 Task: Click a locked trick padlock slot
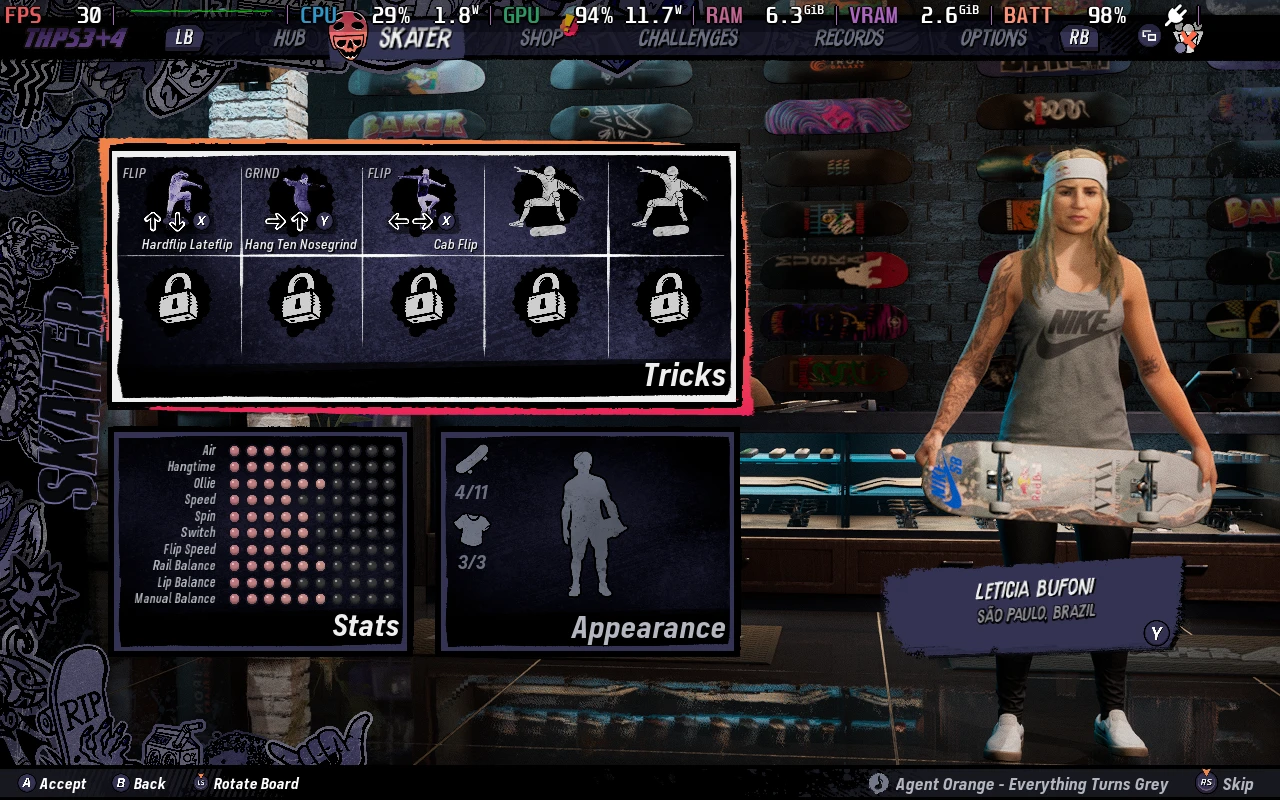point(181,300)
